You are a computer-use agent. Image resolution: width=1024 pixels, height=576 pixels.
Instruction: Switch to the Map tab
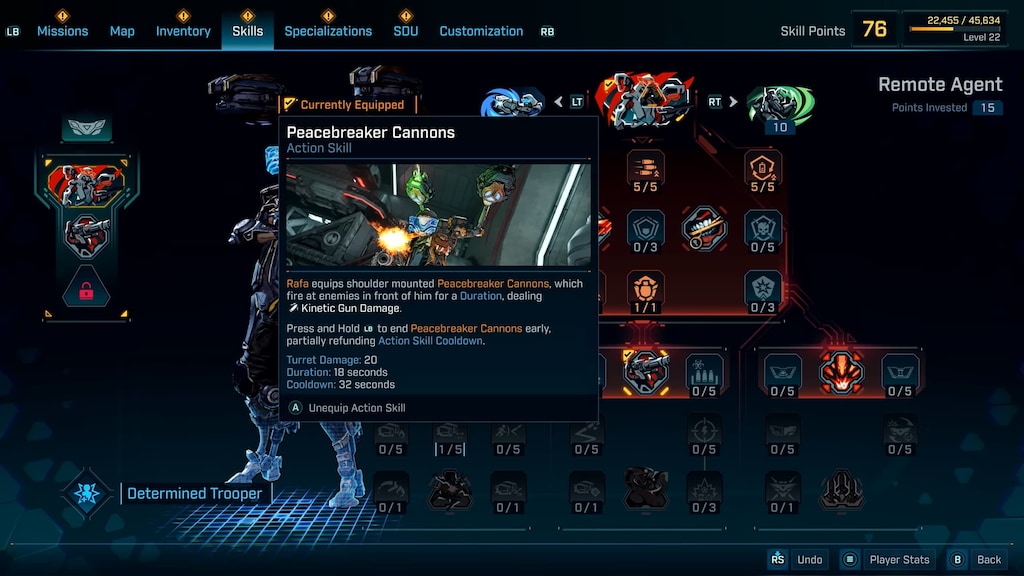[x=122, y=31]
